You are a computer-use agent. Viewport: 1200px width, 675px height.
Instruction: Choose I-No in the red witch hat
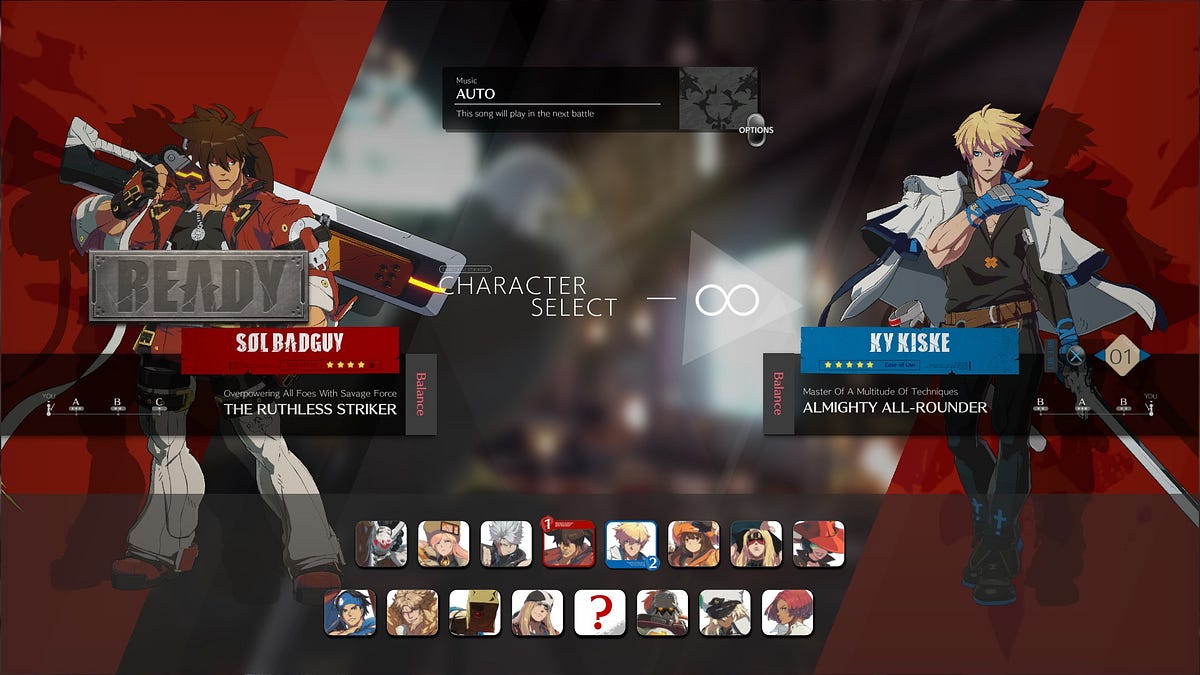(x=818, y=544)
